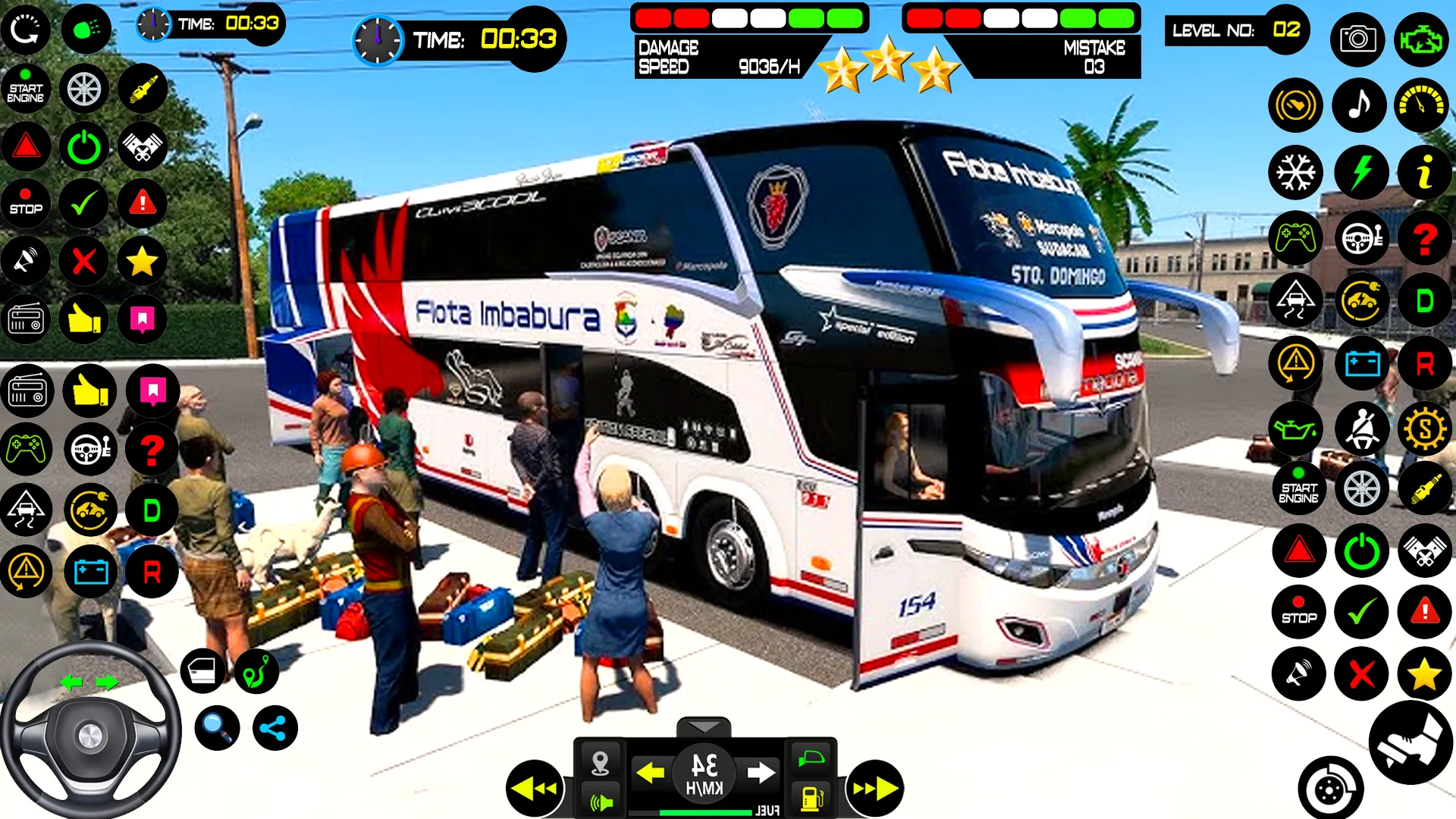Toggle the headlights lightning icon
The image size is (1456, 819).
(1361, 172)
